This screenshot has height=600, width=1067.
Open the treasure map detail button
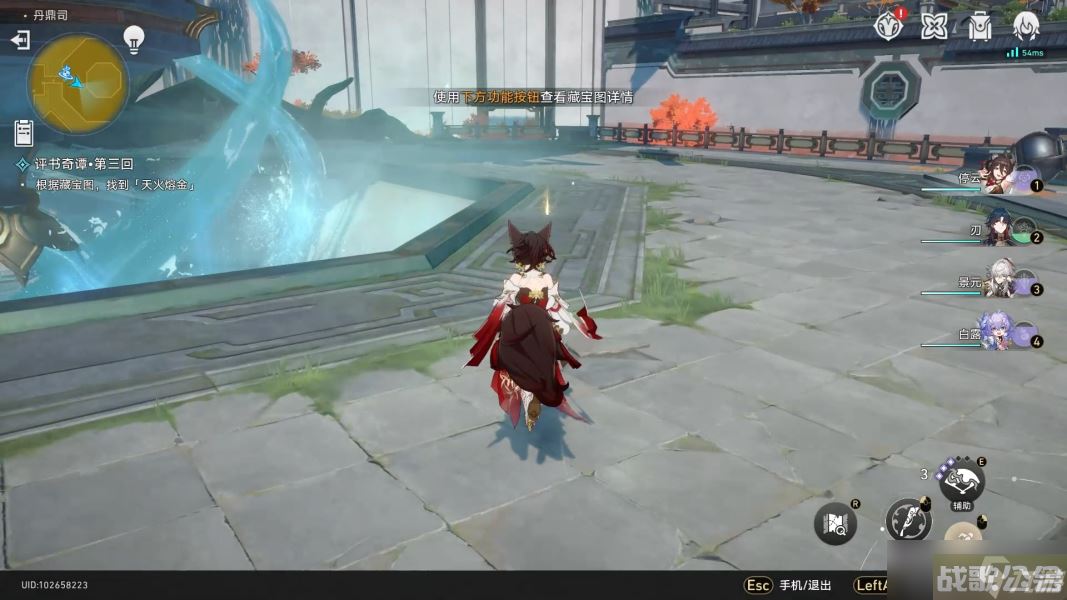[x=835, y=523]
